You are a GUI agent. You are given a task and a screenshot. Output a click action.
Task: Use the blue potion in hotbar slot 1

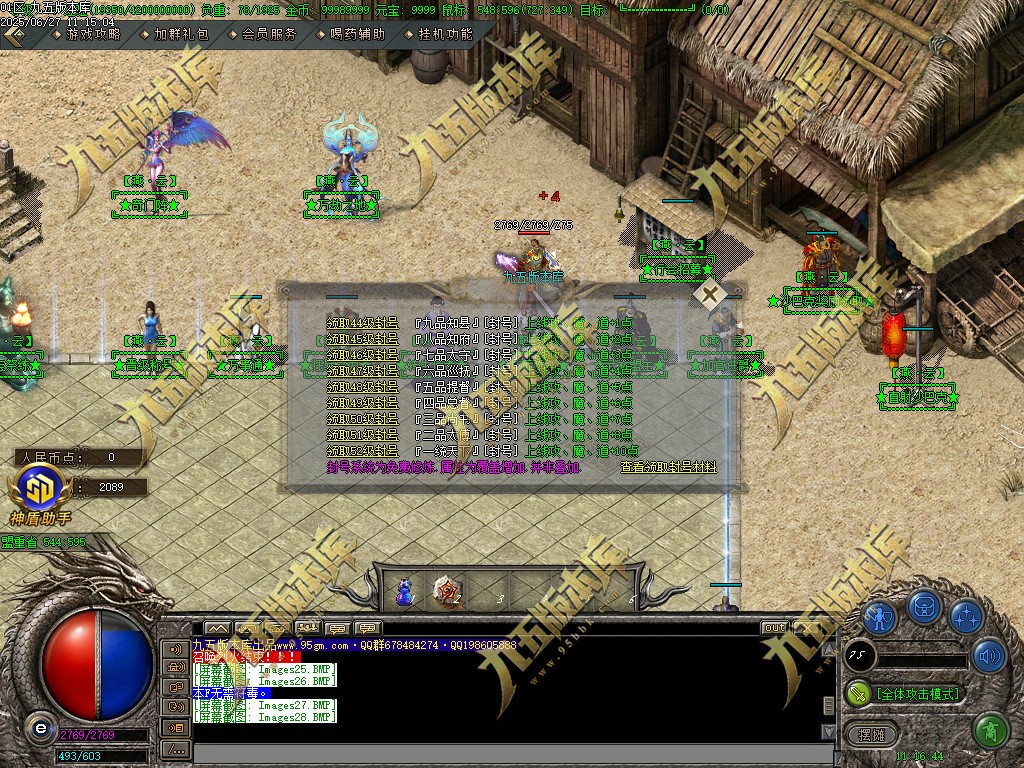click(404, 591)
